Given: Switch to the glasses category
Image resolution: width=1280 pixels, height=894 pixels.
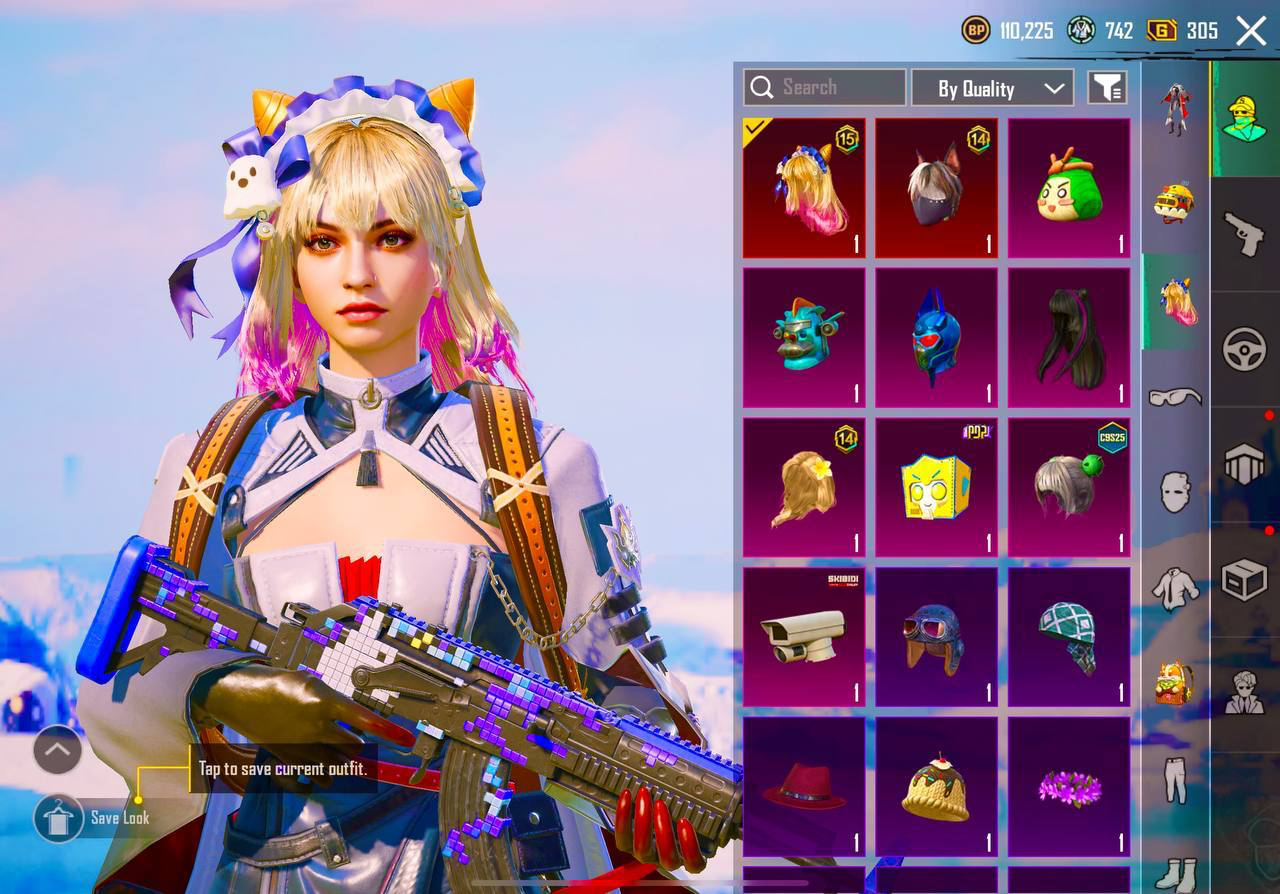Looking at the screenshot, I should (x=1175, y=397).
